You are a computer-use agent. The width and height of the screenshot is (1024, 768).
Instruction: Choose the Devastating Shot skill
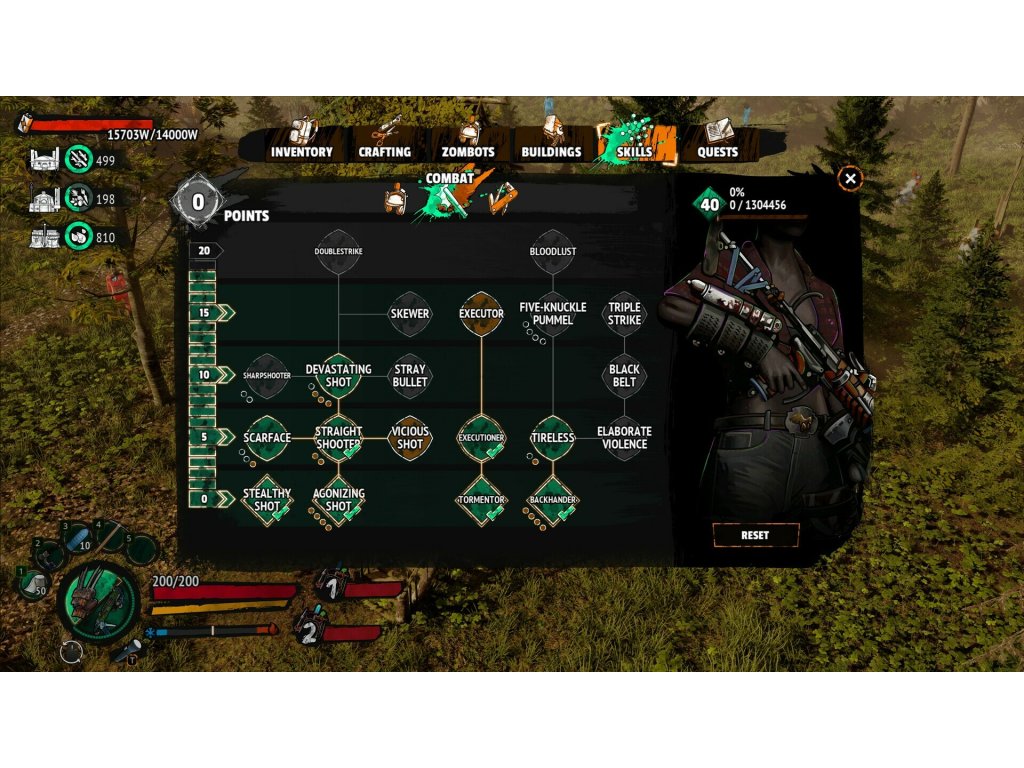[x=339, y=375]
